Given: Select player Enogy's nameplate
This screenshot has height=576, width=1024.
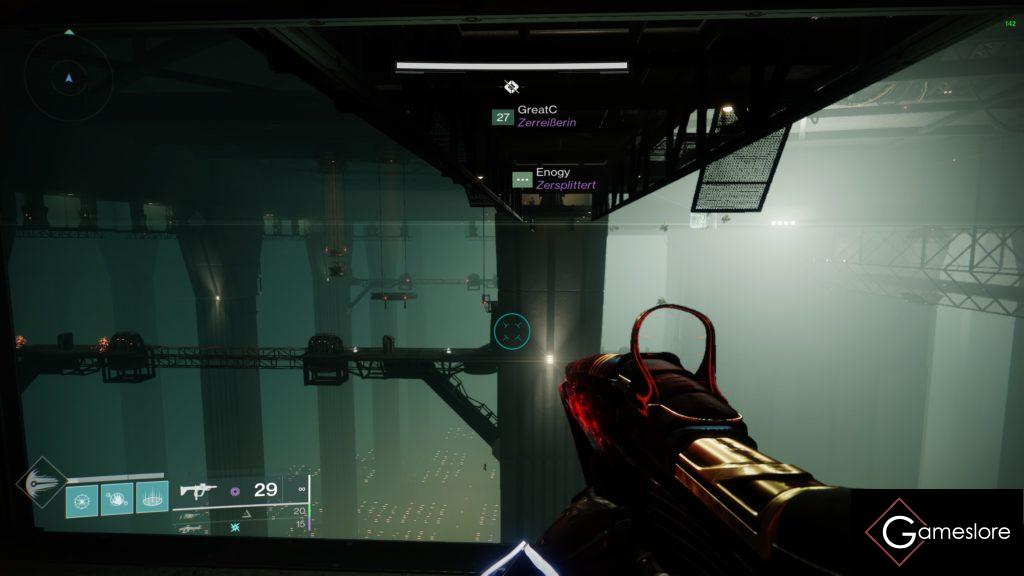Looking at the screenshot, I should 554,179.
